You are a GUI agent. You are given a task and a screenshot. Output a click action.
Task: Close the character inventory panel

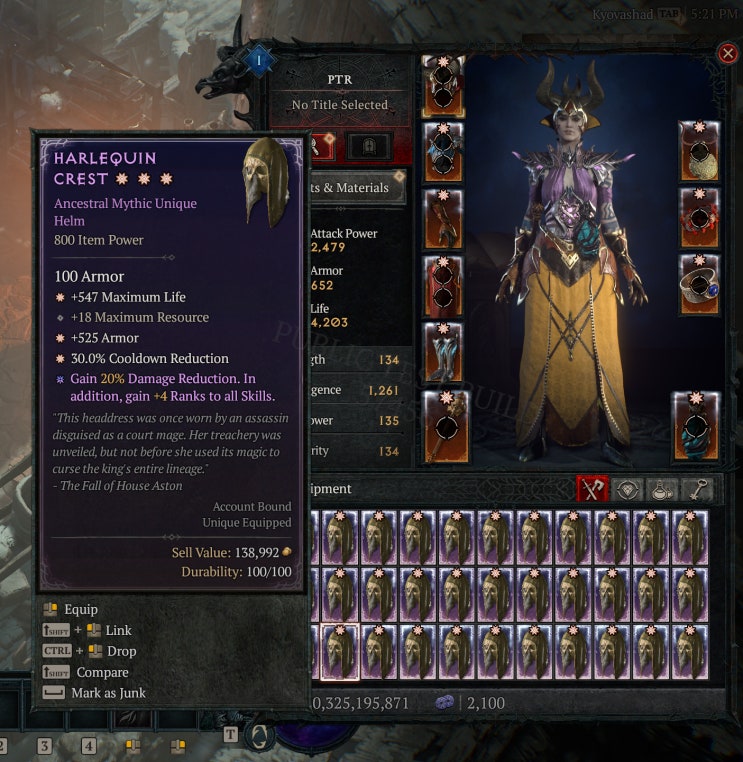(x=728, y=53)
